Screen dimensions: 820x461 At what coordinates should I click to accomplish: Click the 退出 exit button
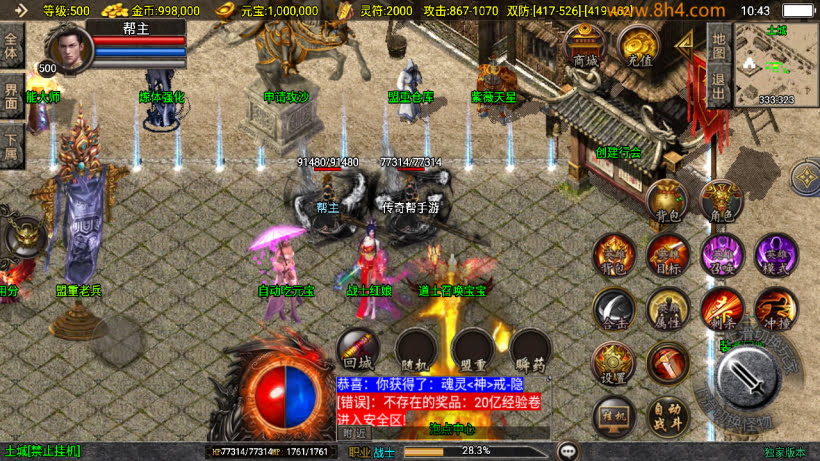[719, 83]
